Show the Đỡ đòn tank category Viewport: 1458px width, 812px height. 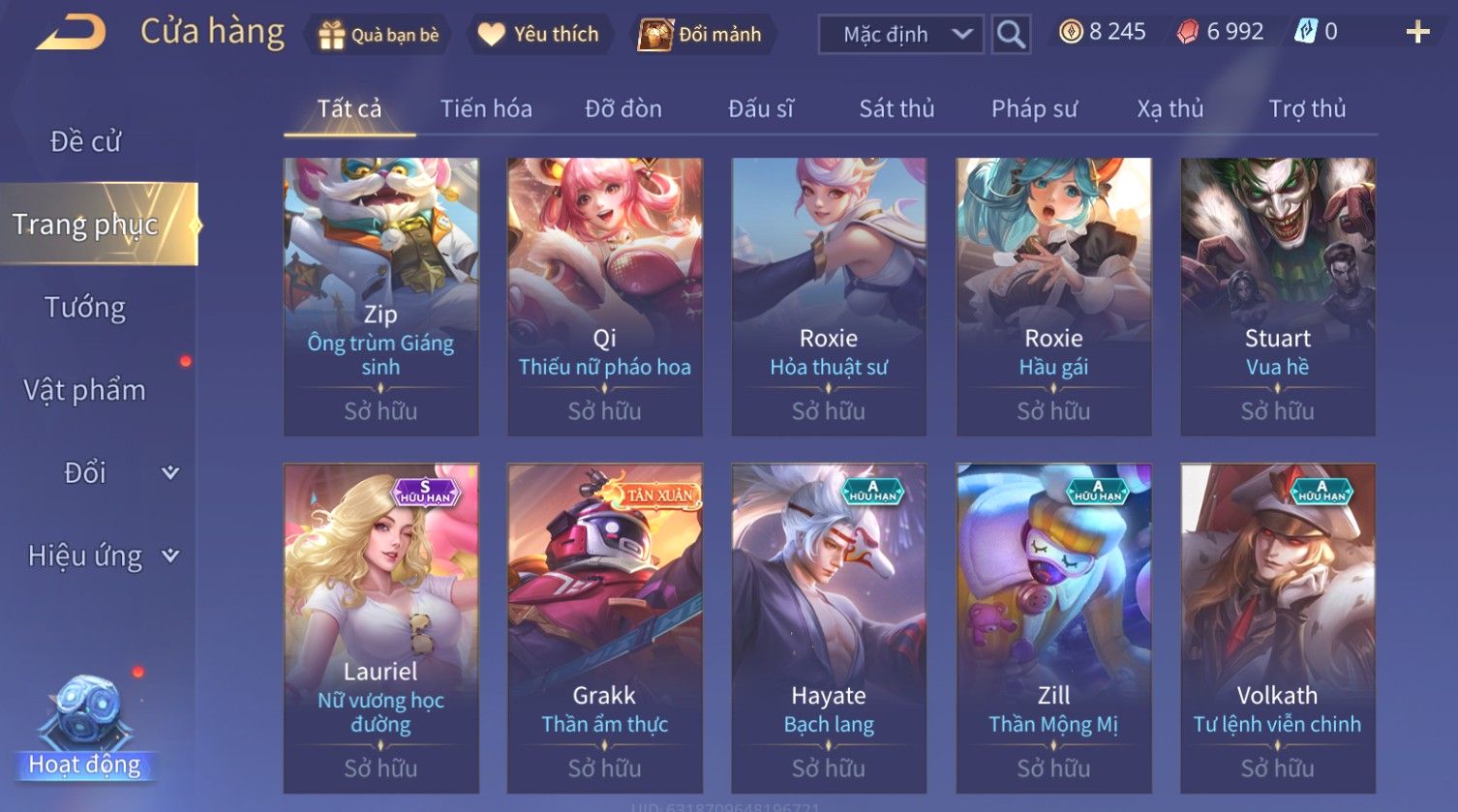[x=623, y=108]
